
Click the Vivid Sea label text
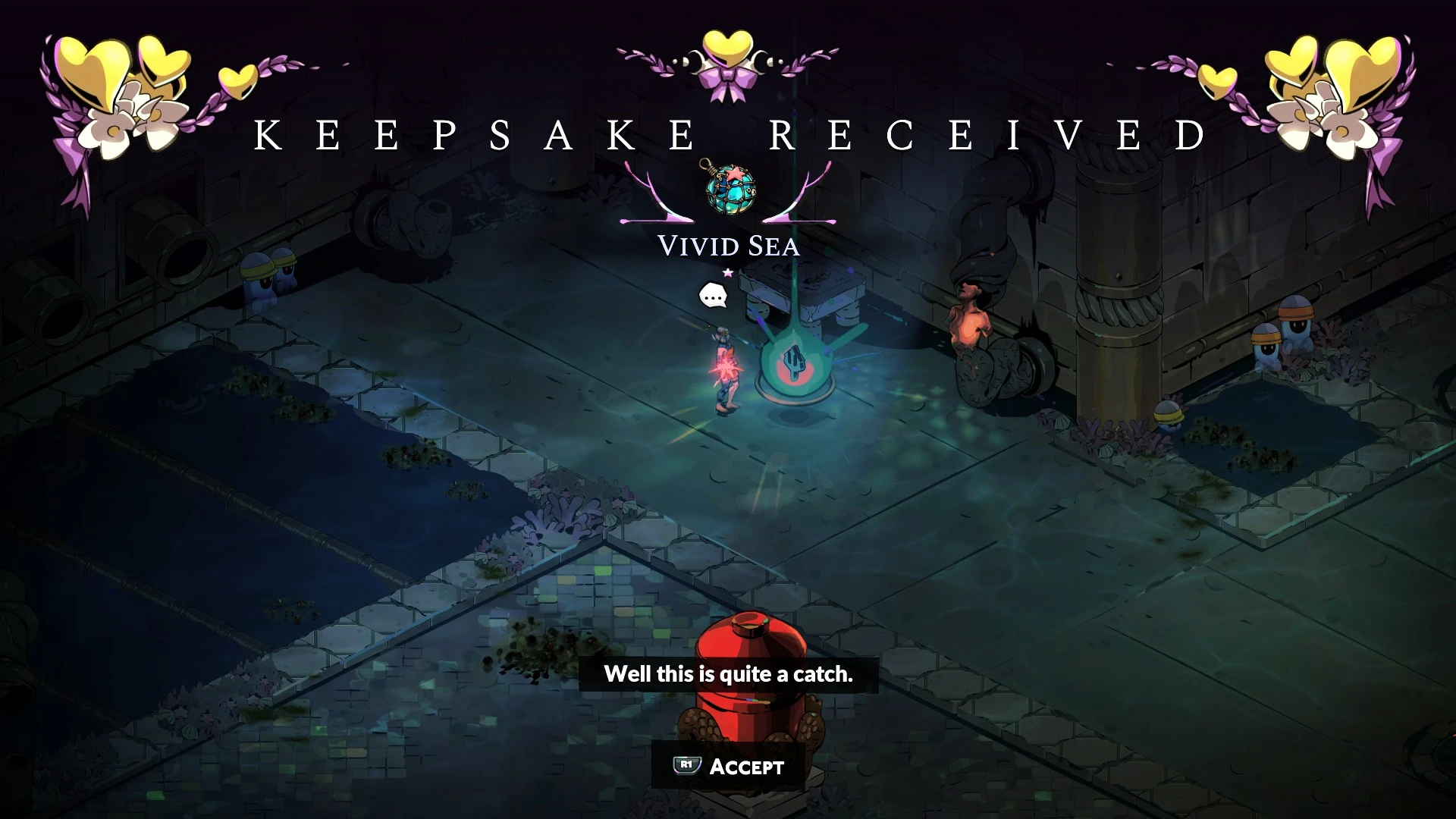(727, 246)
